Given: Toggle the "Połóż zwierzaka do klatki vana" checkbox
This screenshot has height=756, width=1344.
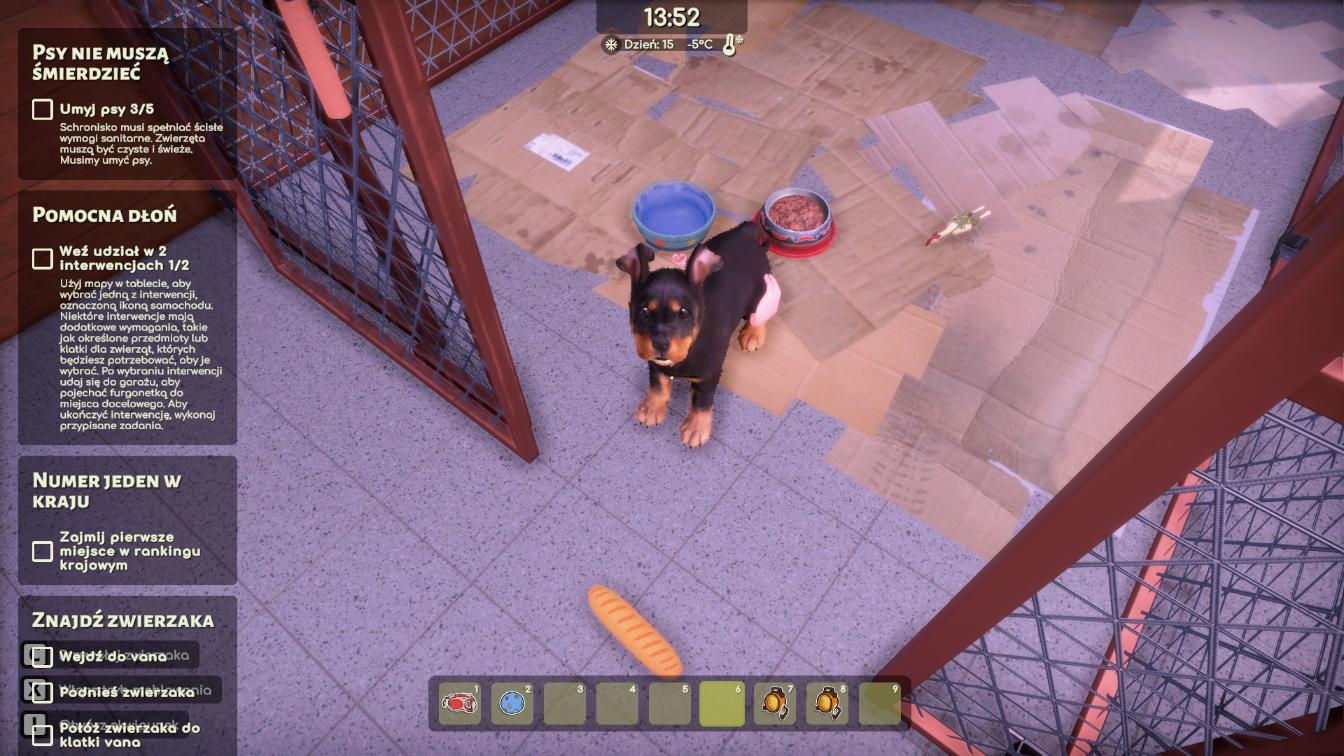Looking at the screenshot, I should [42, 735].
